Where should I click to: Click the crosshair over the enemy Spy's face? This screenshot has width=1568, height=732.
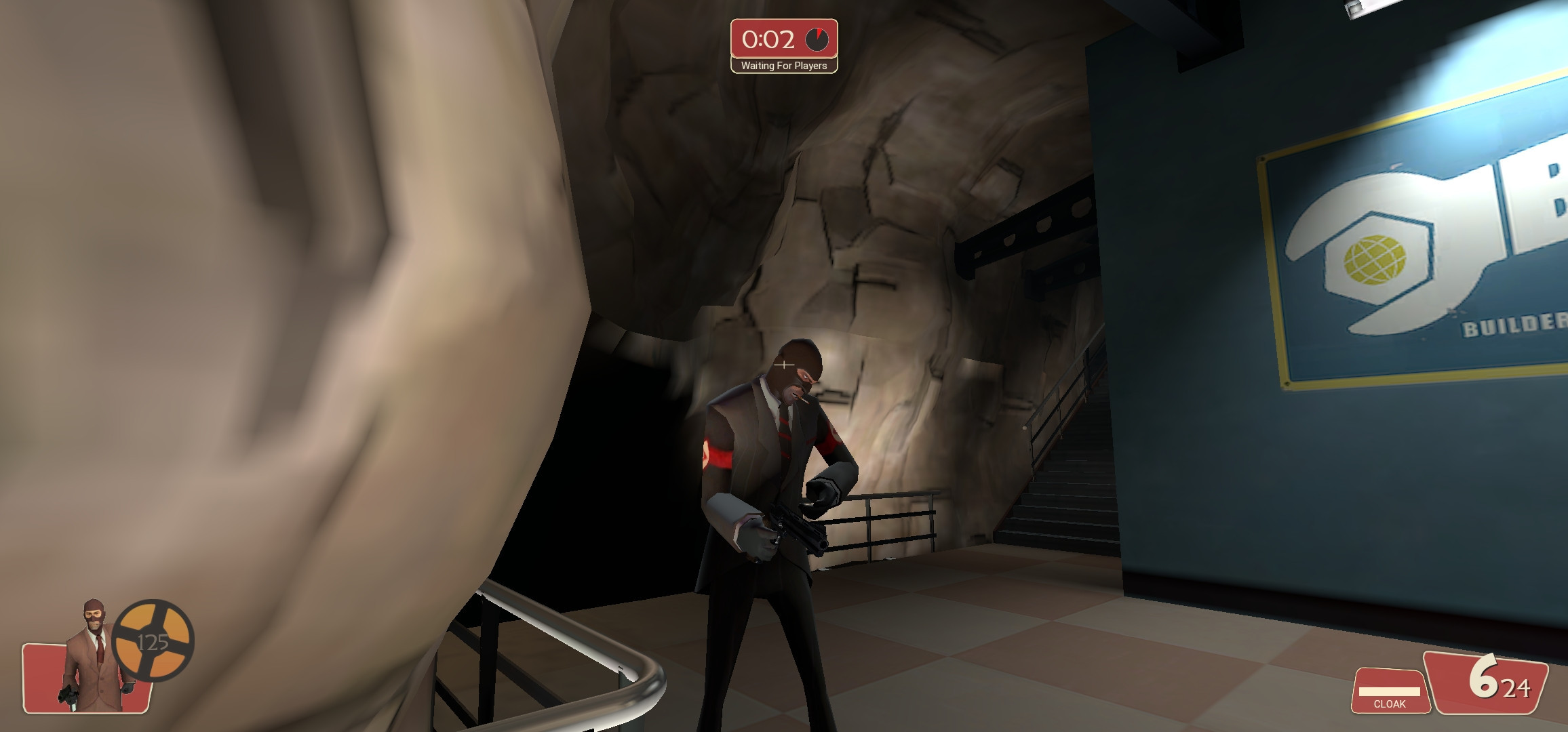(783, 365)
